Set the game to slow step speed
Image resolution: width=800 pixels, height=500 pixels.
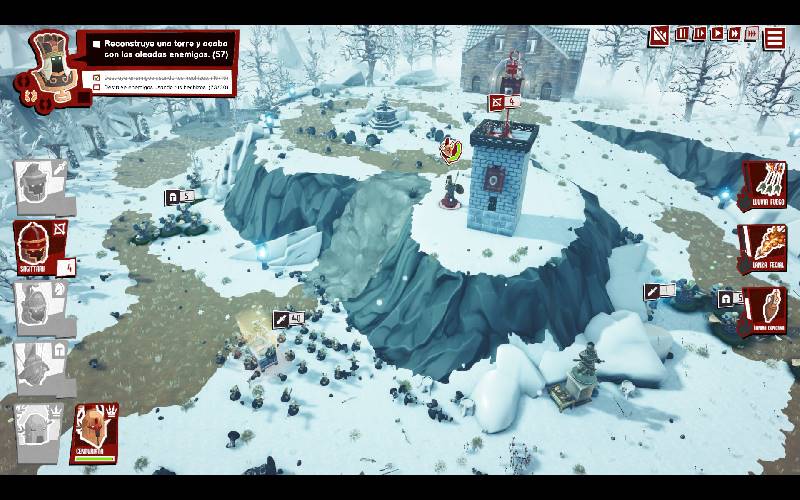click(699, 34)
